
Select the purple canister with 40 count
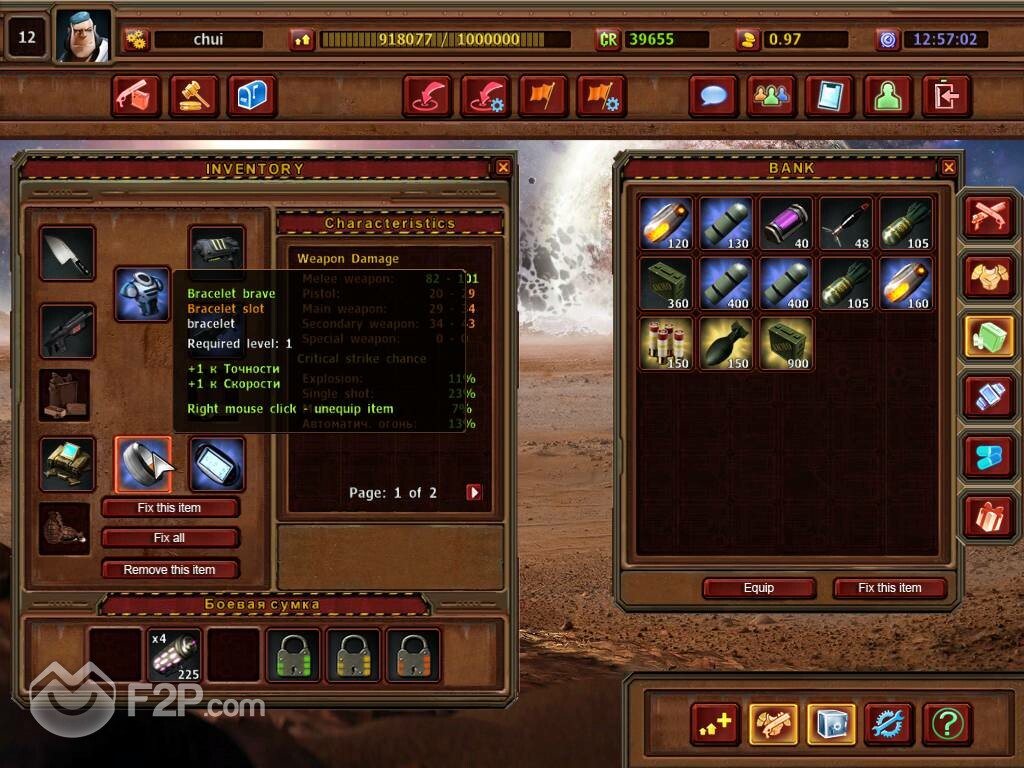(x=786, y=223)
